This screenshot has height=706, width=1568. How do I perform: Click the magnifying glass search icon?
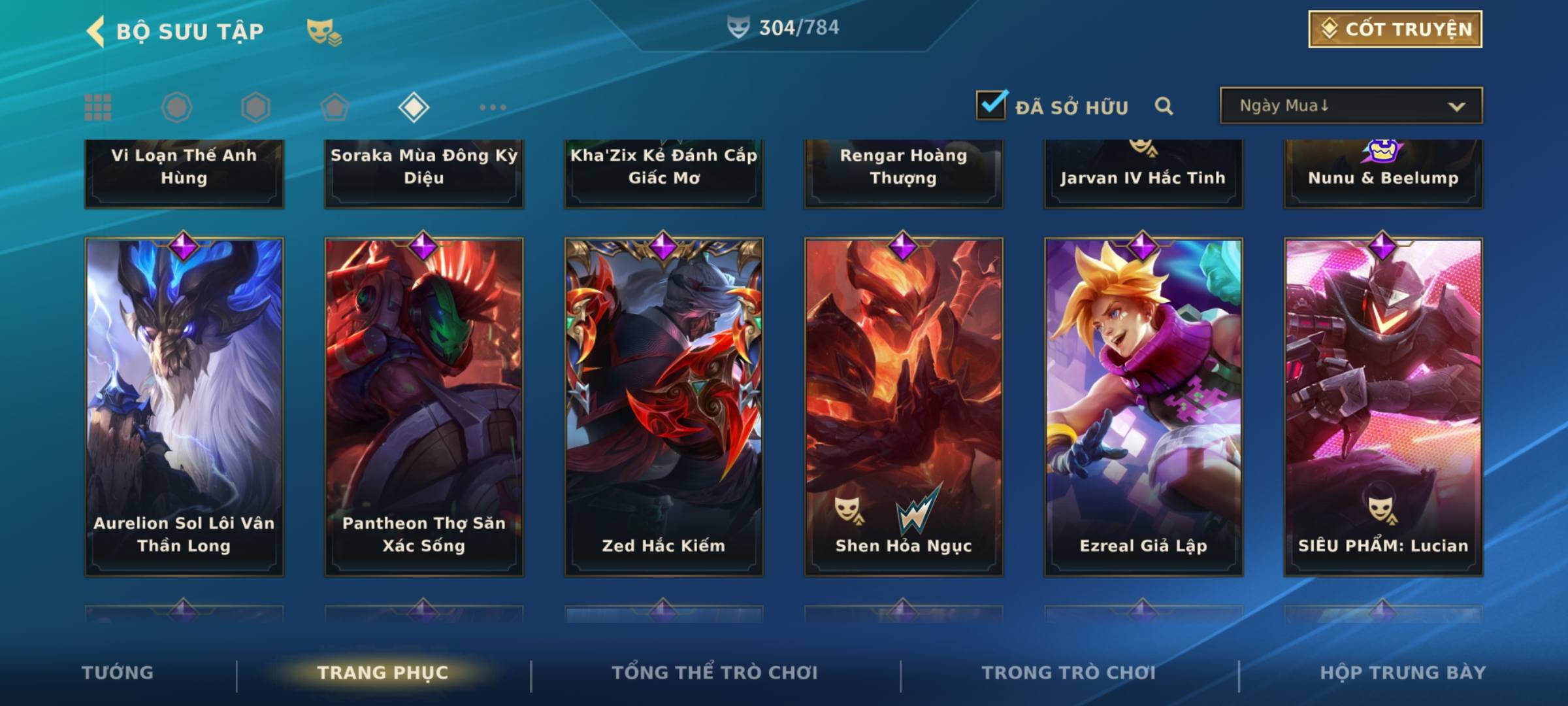coord(1164,106)
